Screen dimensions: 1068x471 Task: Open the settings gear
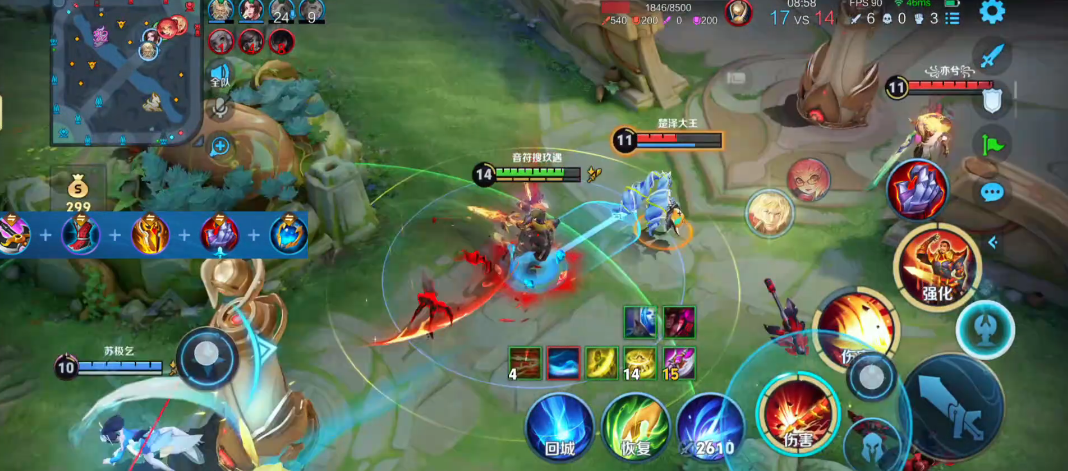pos(992,12)
